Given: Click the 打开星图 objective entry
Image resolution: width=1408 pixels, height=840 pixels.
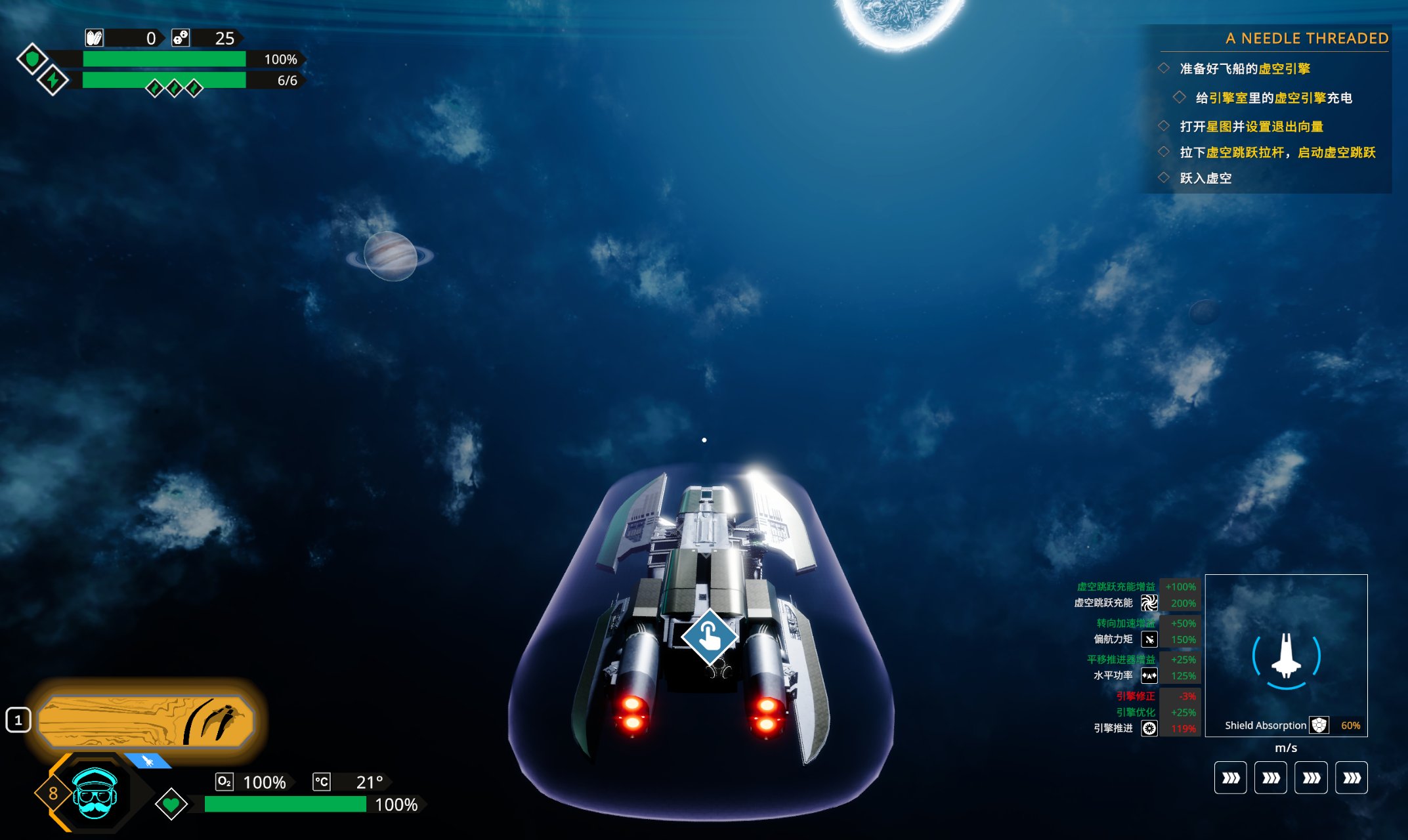Looking at the screenshot, I should [1251, 126].
